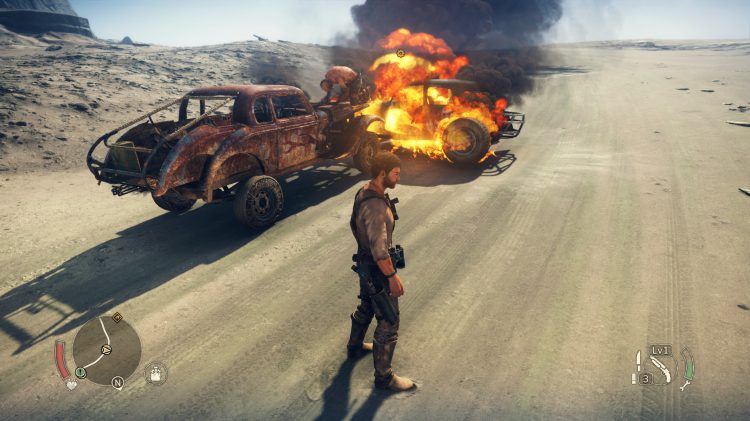Image resolution: width=750 pixels, height=421 pixels.
Task: Click the north compass indicator on minimap
Action: (117, 382)
